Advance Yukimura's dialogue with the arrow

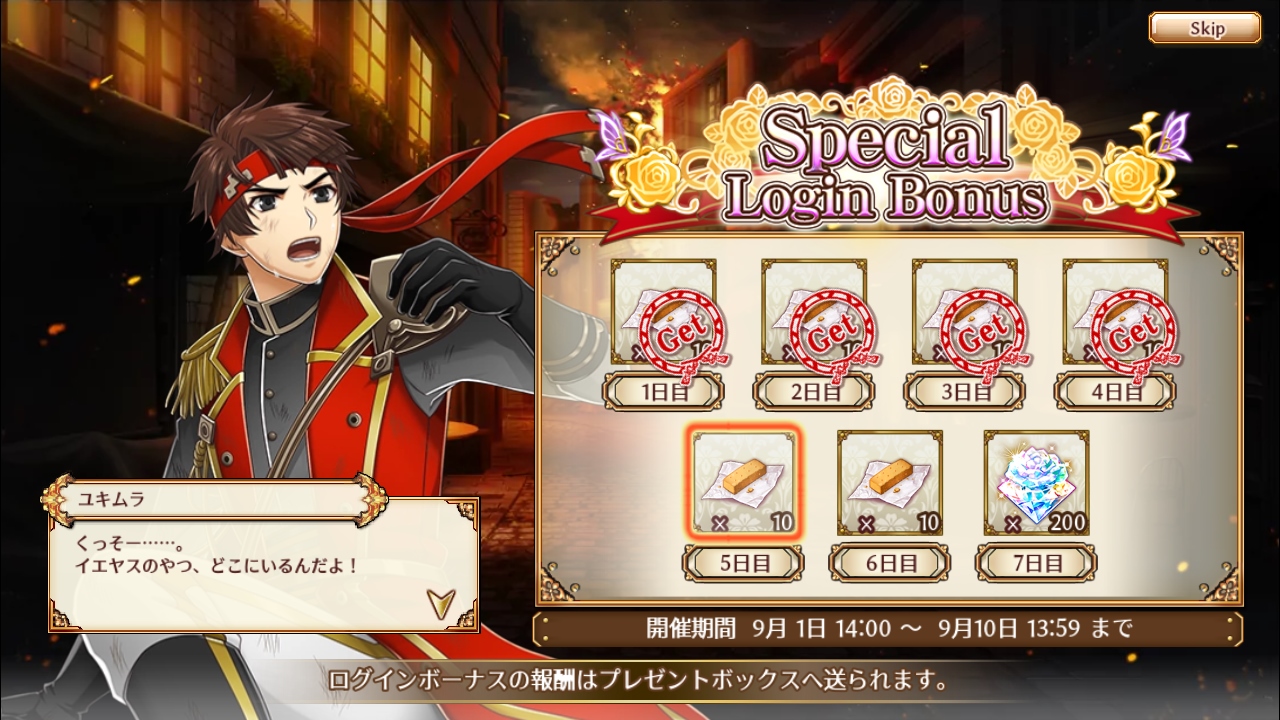(x=439, y=601)
